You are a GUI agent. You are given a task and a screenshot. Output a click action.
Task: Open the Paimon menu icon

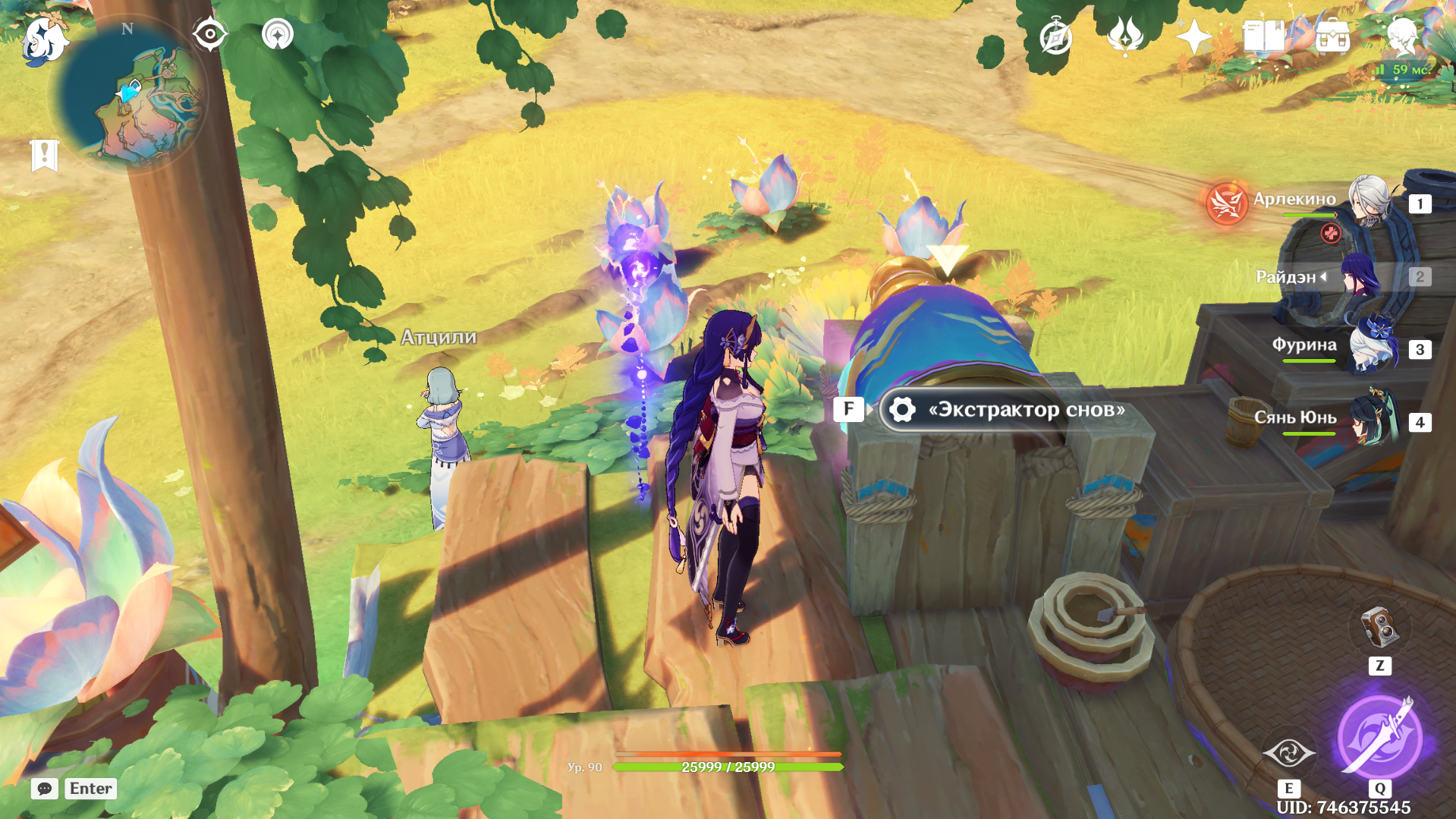click(x=44, y=39)
